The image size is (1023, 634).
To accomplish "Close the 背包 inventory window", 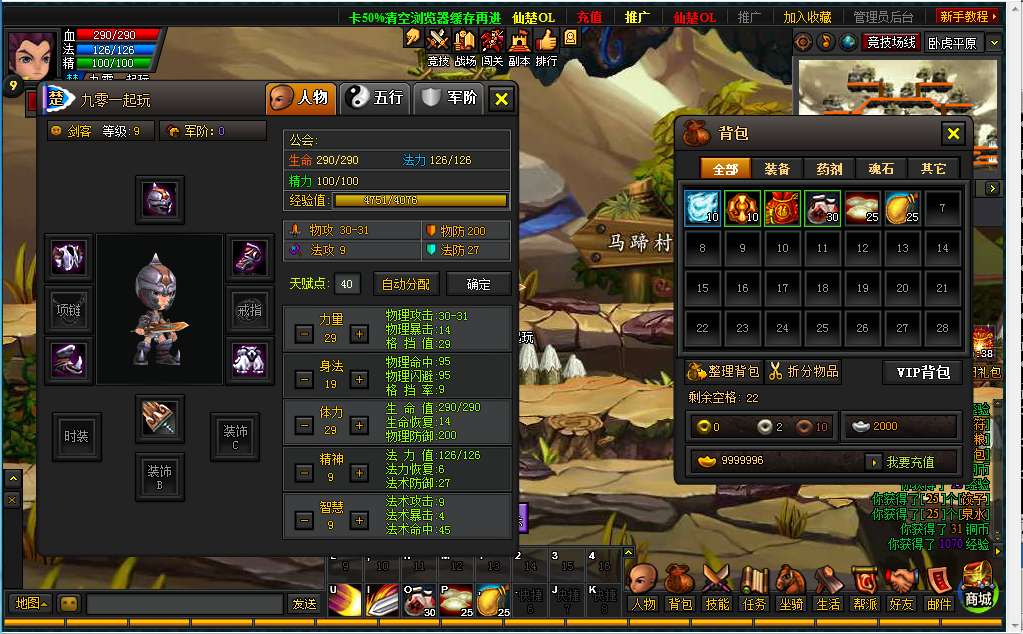I will point(953,133).
